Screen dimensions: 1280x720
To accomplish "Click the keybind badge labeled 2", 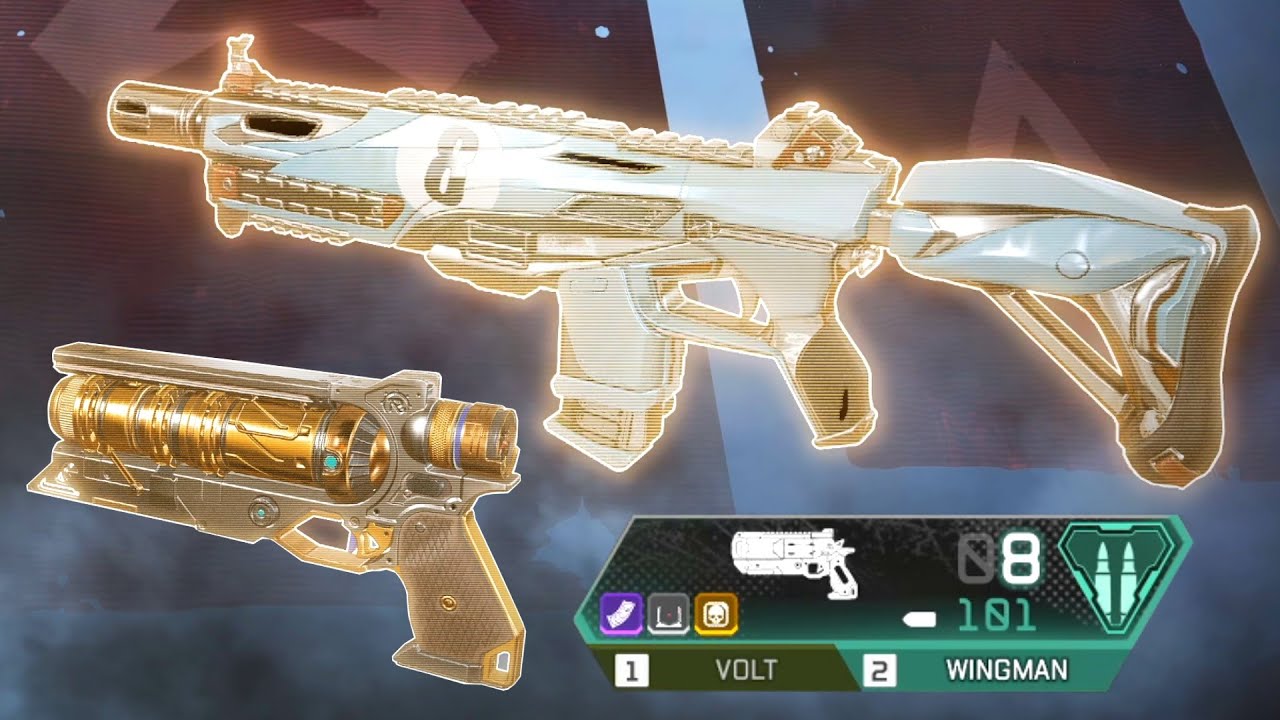I will (x=880, y=669).
